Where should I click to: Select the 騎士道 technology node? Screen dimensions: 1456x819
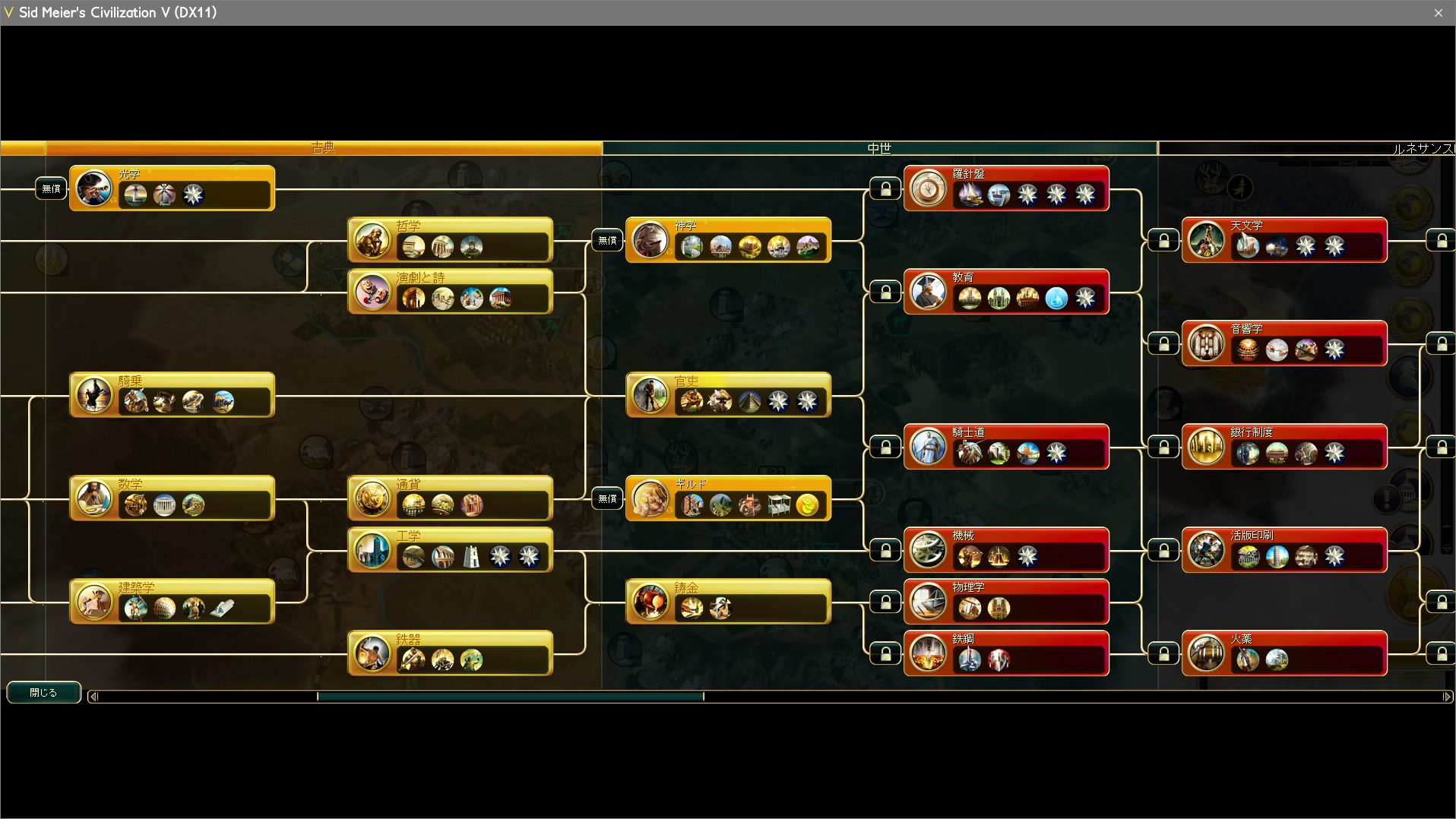pyautogui.click(x=1006, y=446)
